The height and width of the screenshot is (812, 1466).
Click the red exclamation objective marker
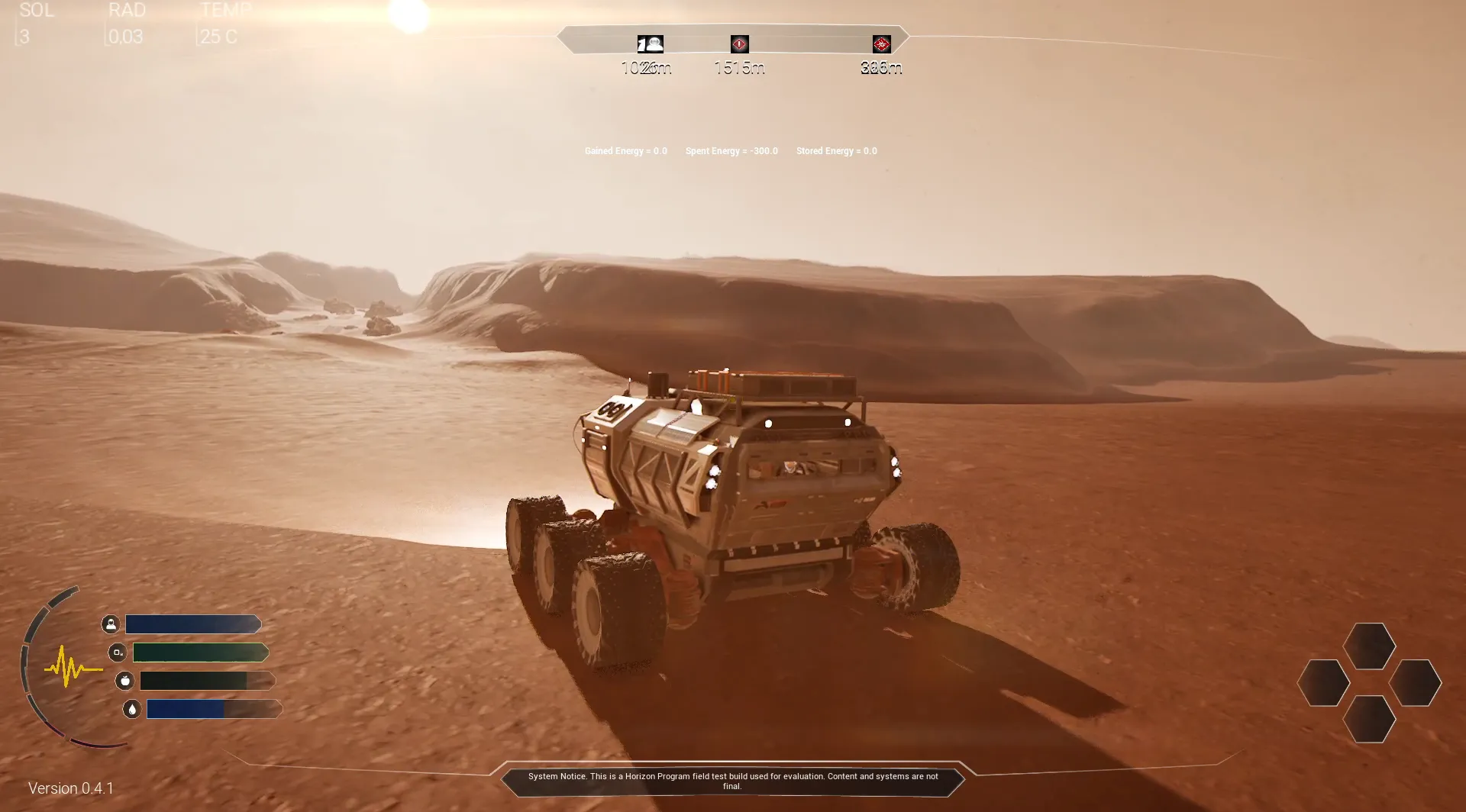[x=739, y=43]
